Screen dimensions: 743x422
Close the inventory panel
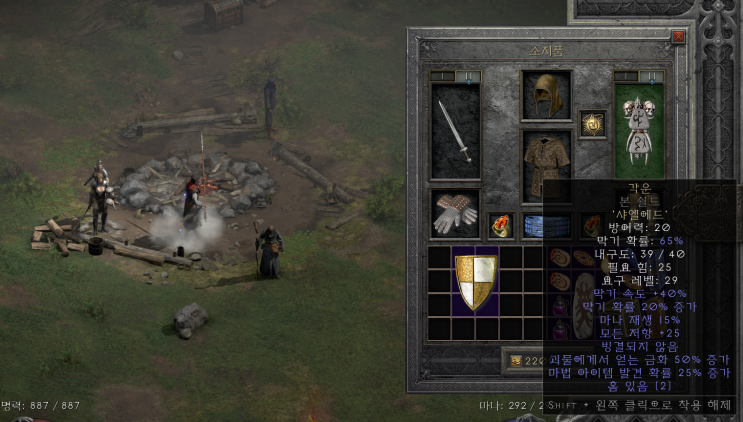coord(679,36)
